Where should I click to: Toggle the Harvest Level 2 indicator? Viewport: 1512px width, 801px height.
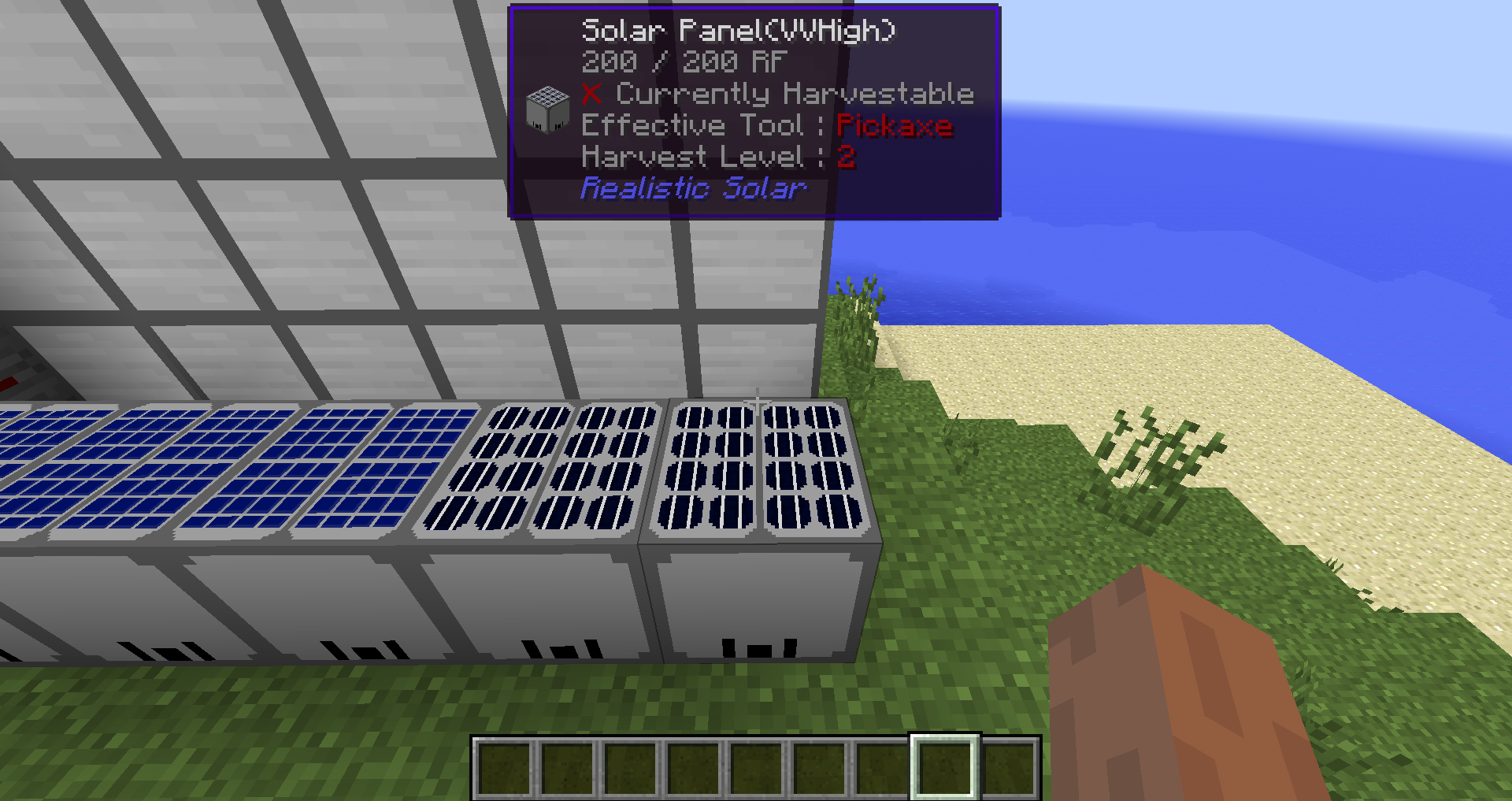point(848,156)
